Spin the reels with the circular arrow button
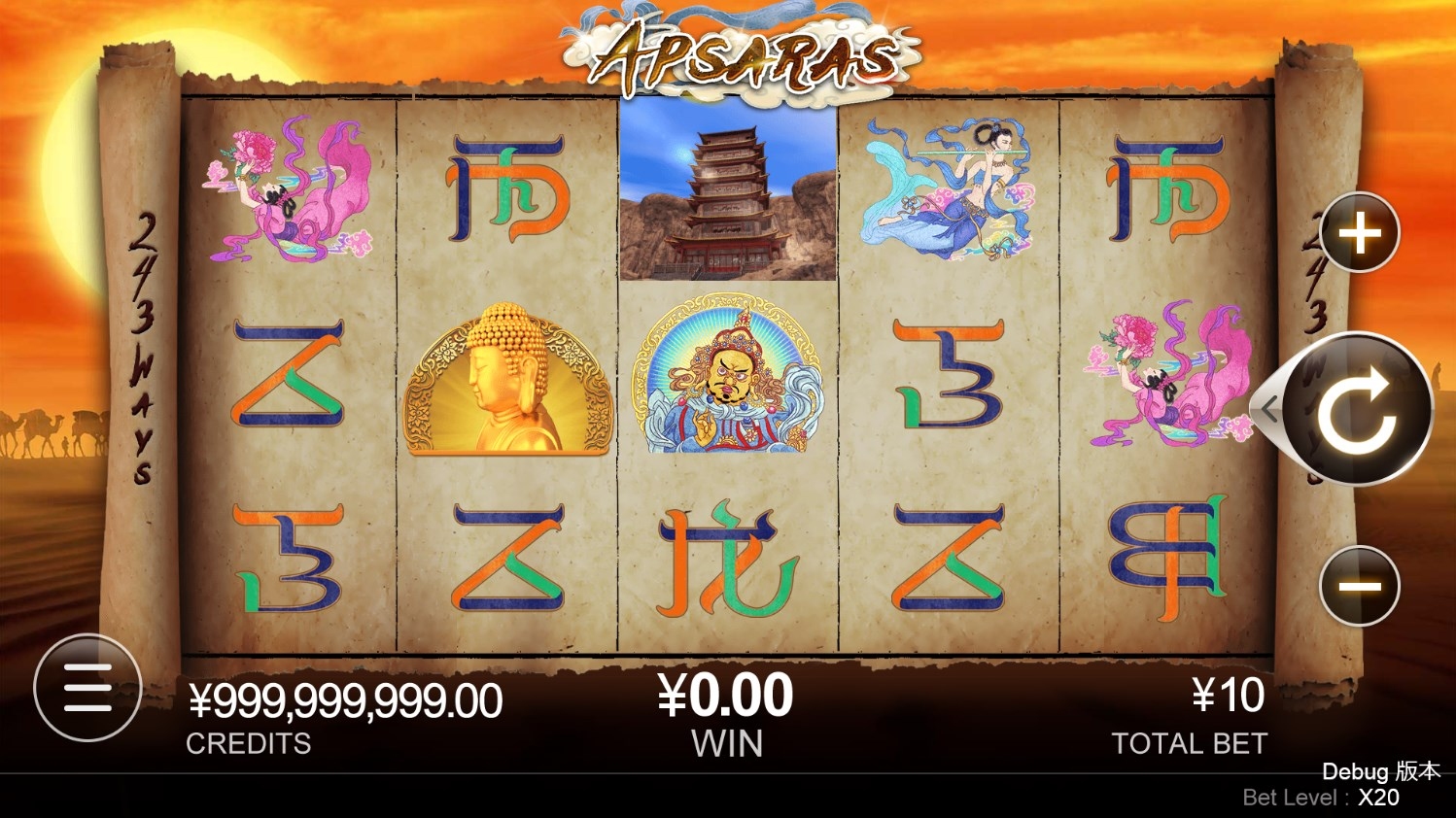The width and height of the screenshot is (1456, 818). (x=1358, y=409)
